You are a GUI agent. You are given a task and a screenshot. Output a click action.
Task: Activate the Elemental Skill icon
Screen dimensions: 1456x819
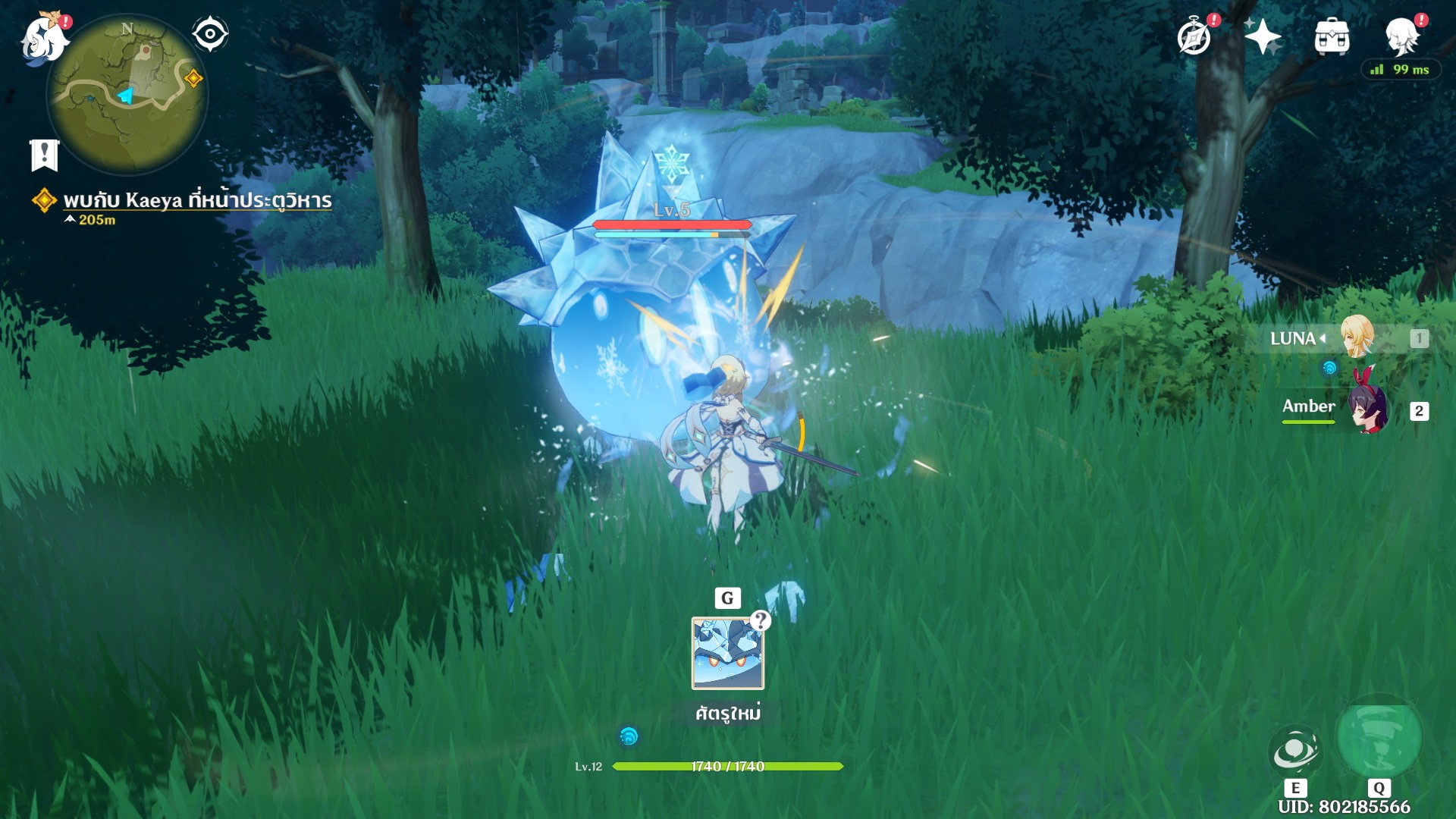click(x=1294, y=751)
